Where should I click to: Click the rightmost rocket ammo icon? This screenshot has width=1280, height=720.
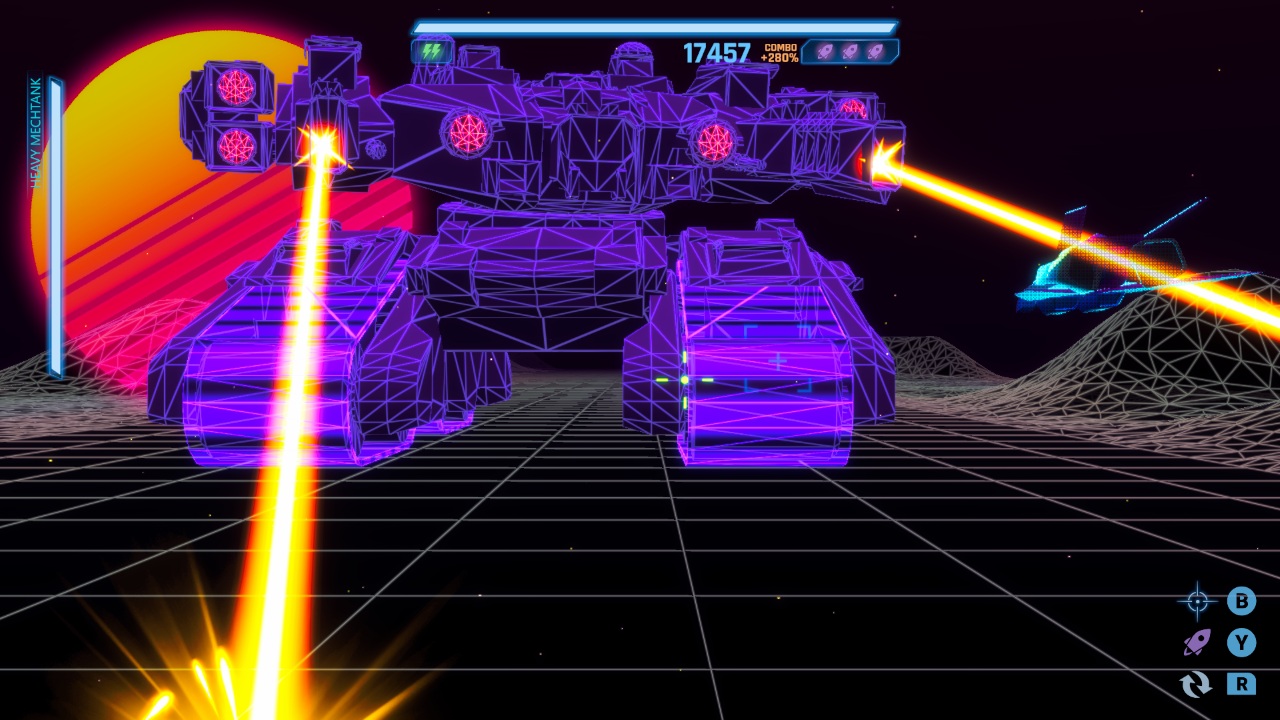pos(876,51)
